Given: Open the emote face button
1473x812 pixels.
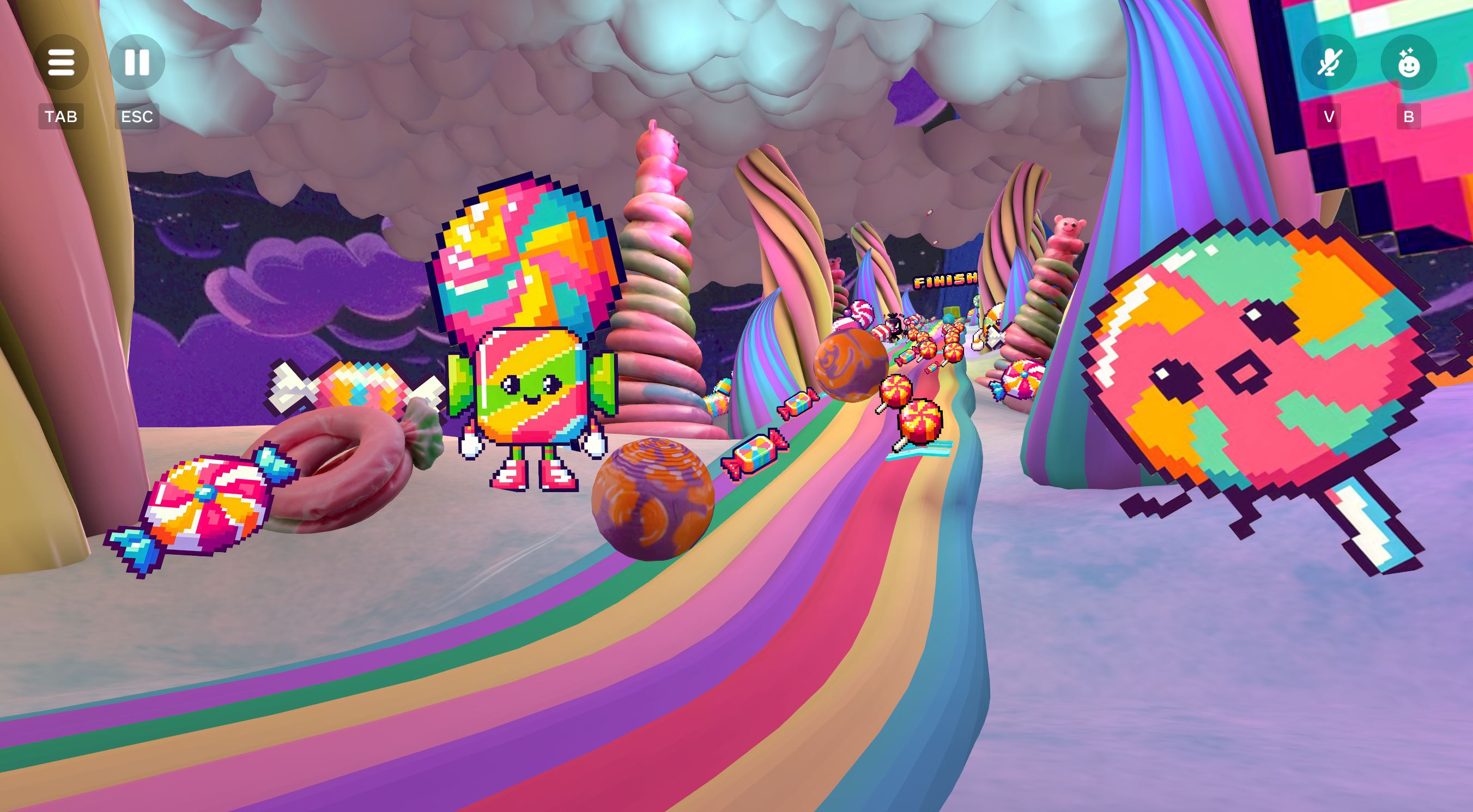Looking at the screenshot, I should (1408, 62).
